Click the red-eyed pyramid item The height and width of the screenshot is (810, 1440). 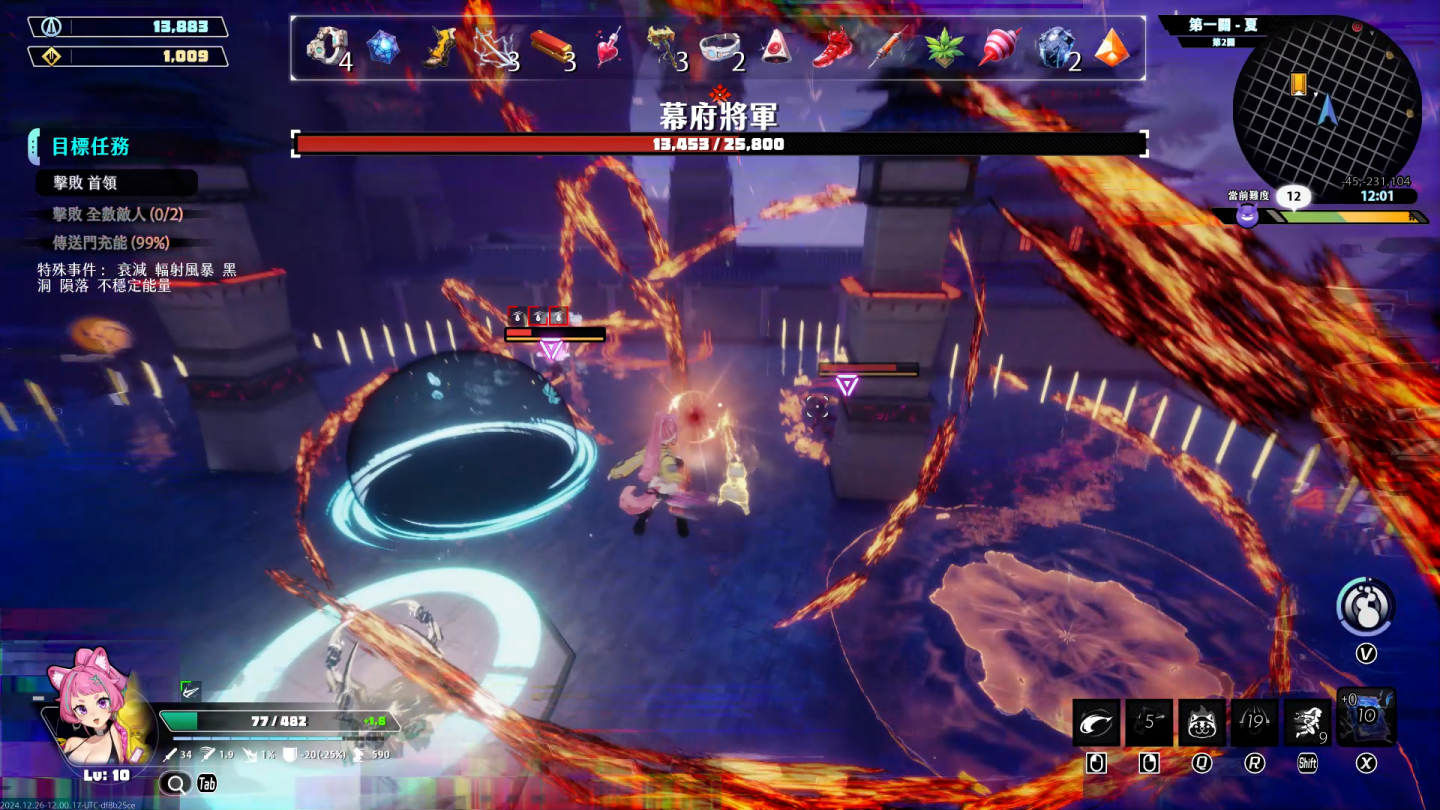point(777,47)
